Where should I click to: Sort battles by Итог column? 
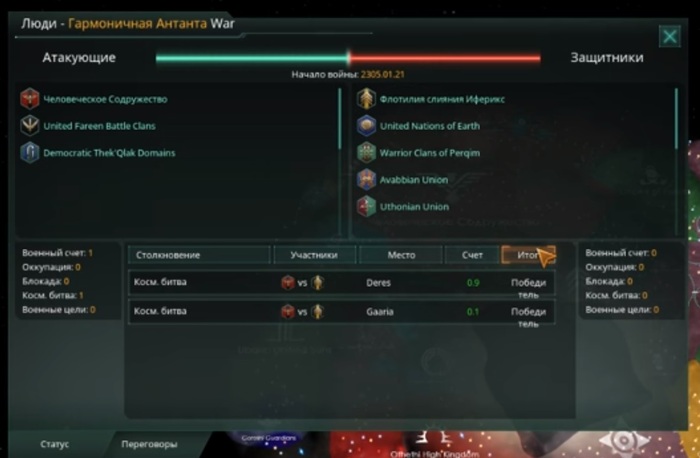(x=527, y=255)
